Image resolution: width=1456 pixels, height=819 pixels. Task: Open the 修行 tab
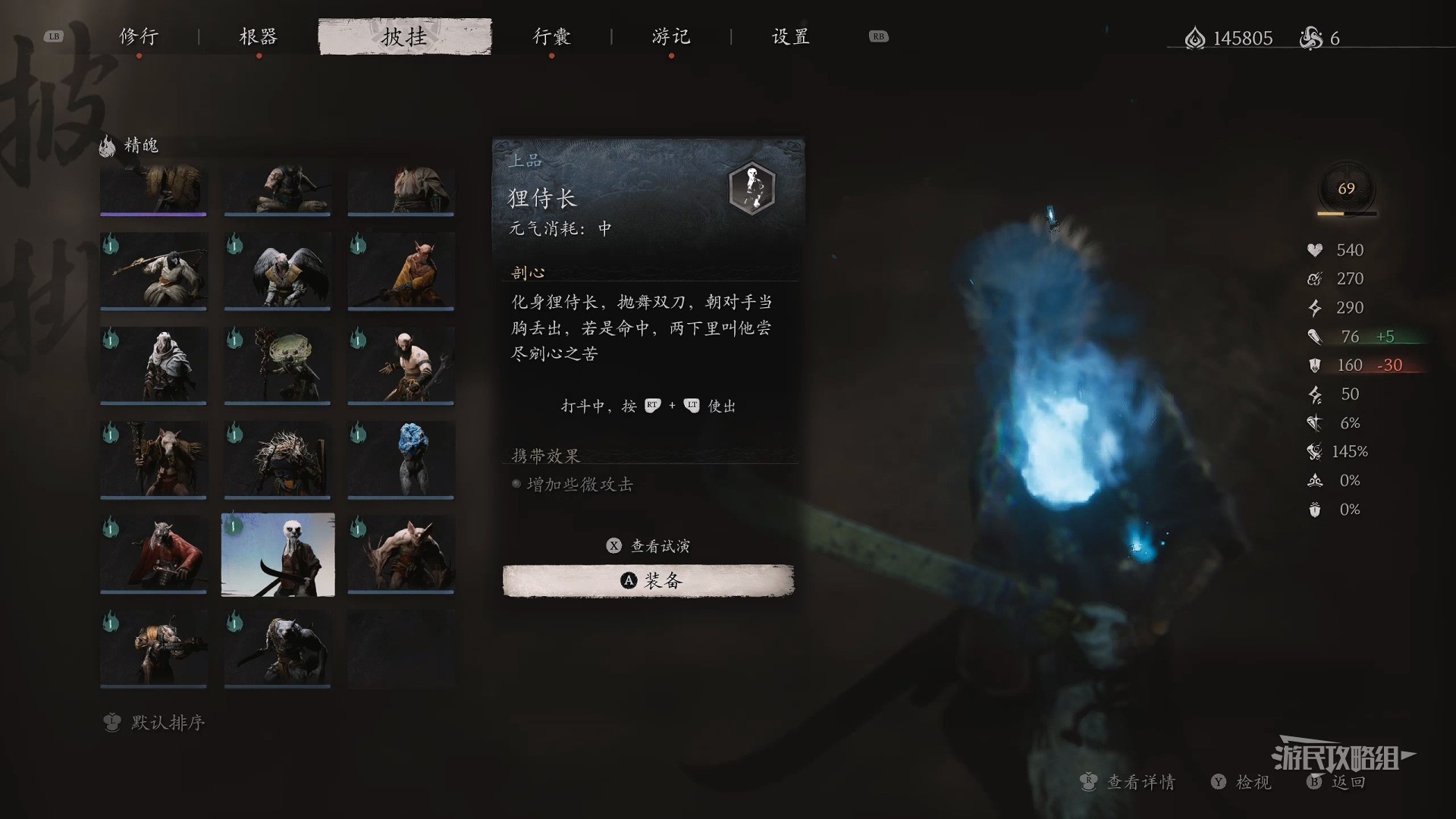tap(139, 36)
